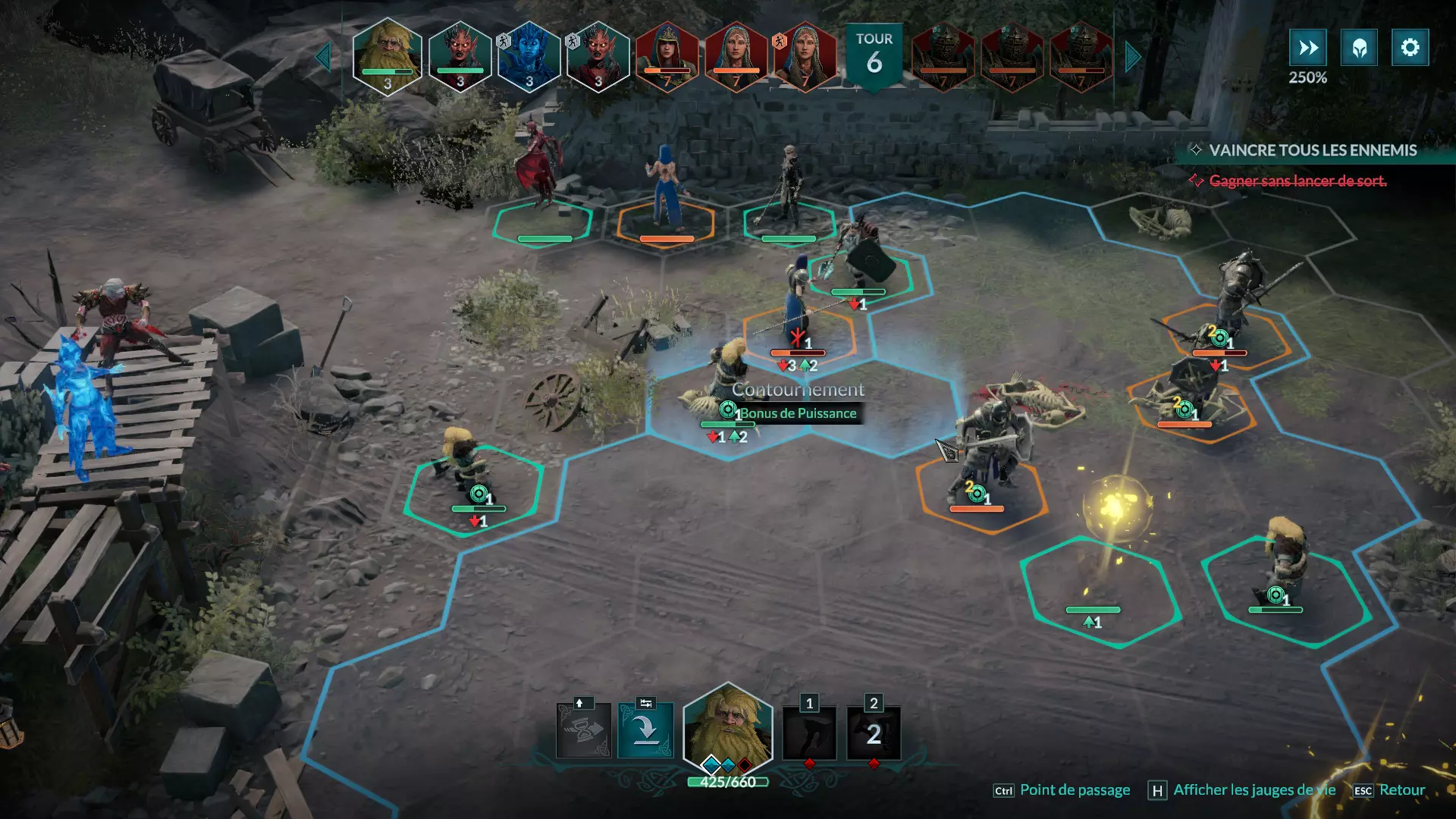Image resolution: width=1456 pixels, height=819 pixels.
Task: Activate the hourglass wait action
Action: [x=583, y=731]
